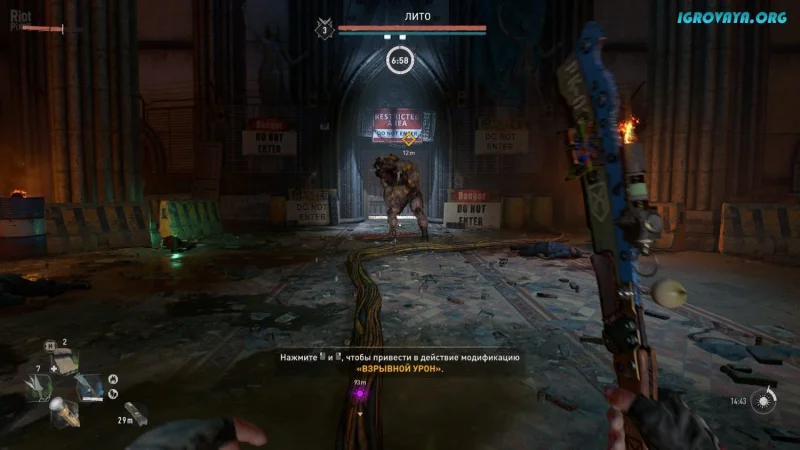
Task: Click the fire mod icon beside weapon slot
Action: [x=113, y=379]
